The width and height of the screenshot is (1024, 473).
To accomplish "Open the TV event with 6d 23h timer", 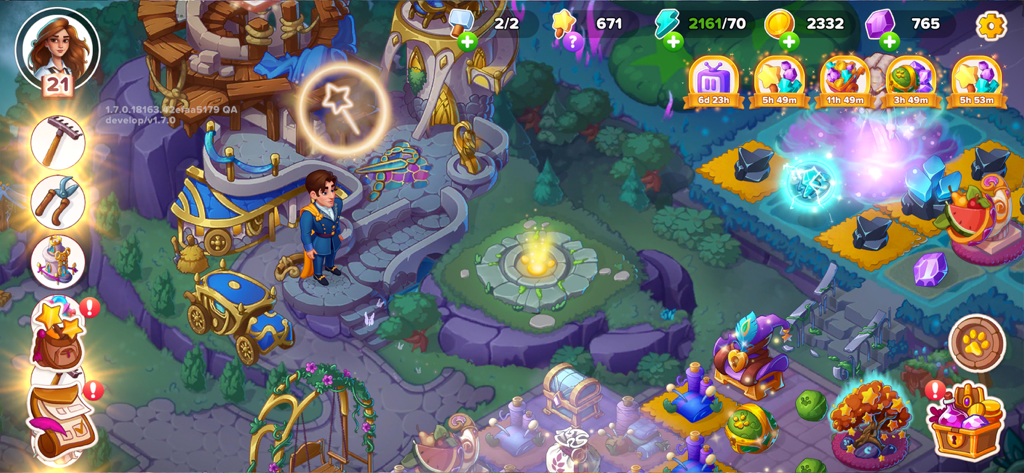I will [713, 81].
